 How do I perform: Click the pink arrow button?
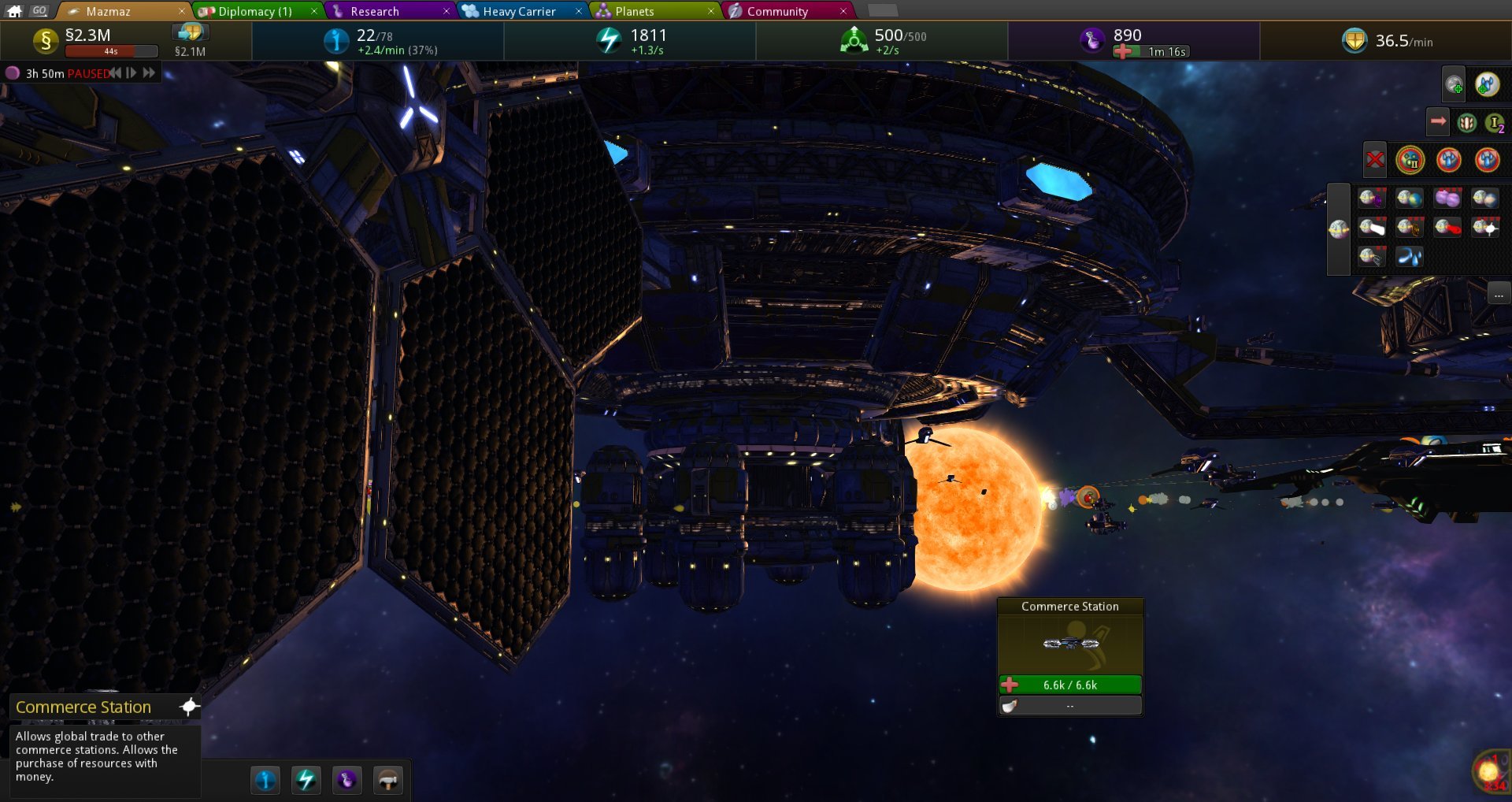click(1438, 121)
